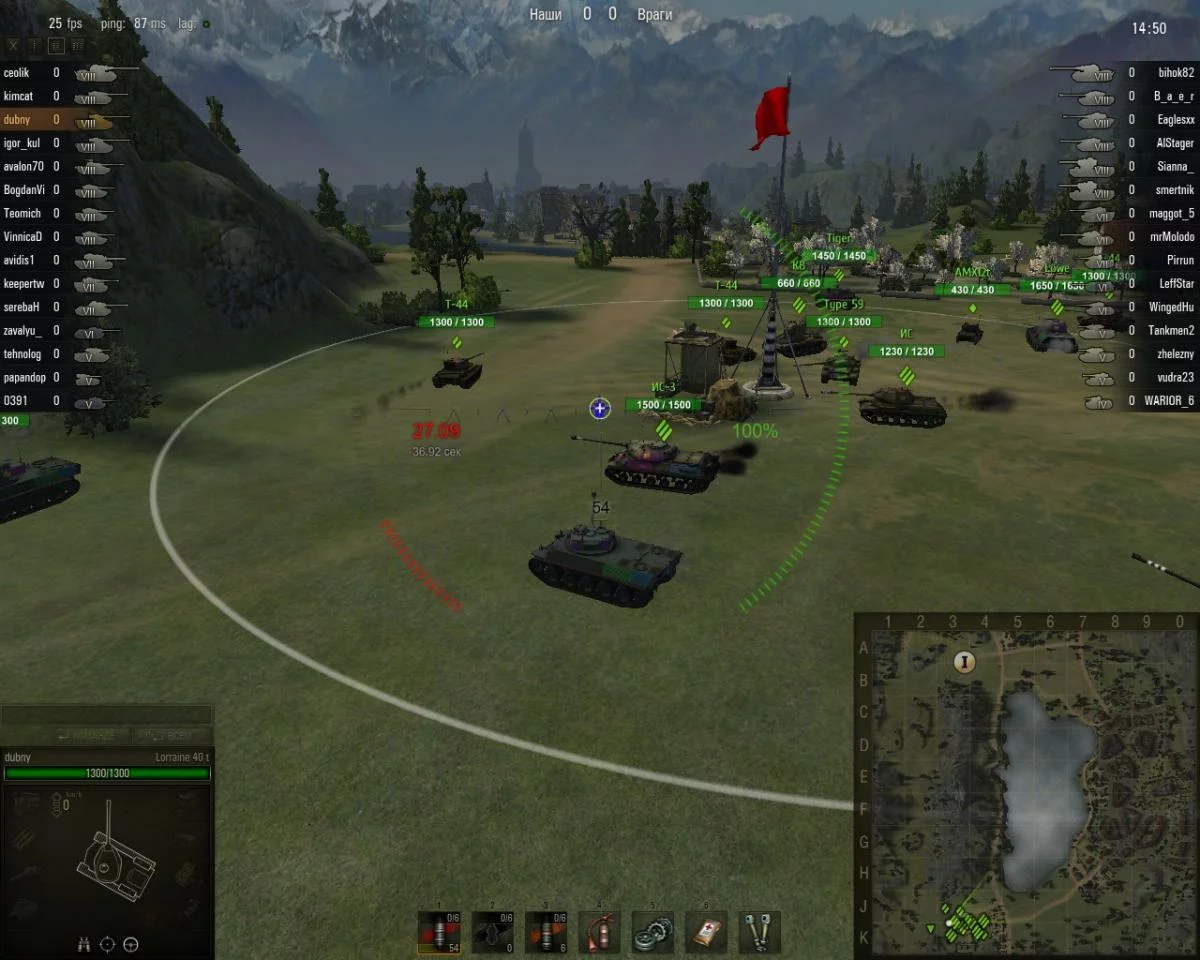
Task: Select the first shell slot with 54 rounds
Action: 438,932
